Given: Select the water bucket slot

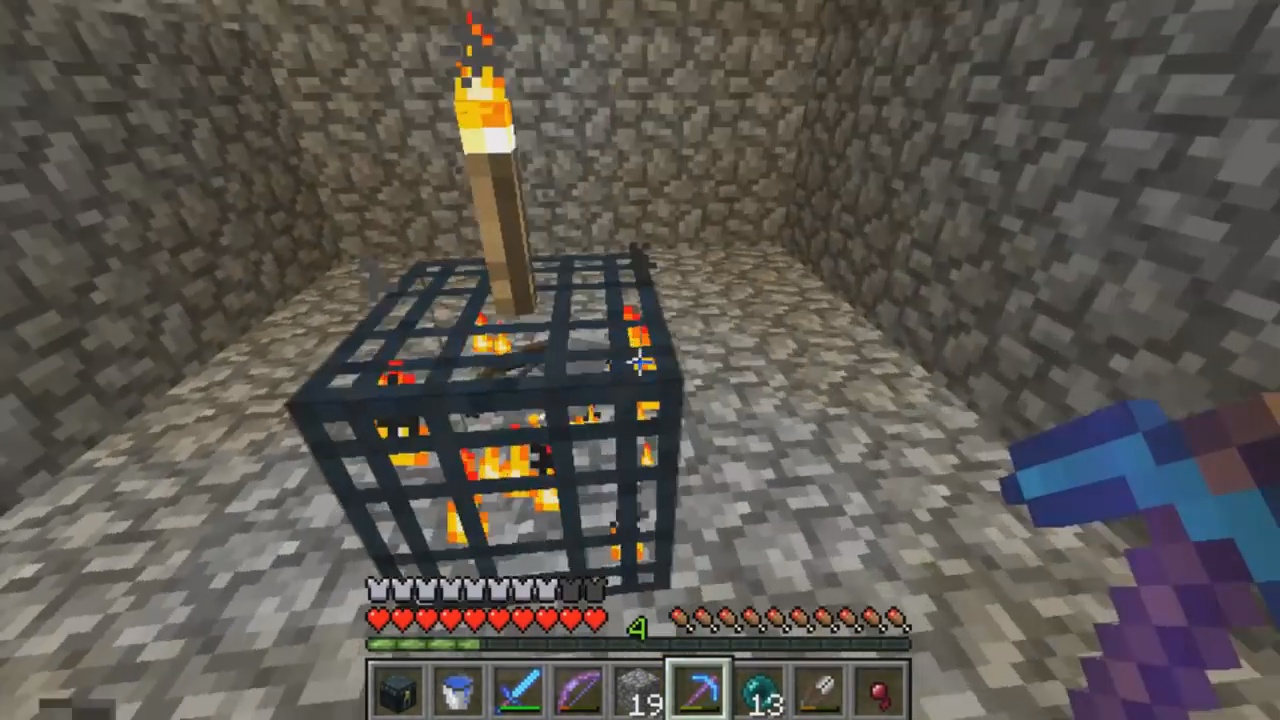Looking at the screenshot, I should pos(458,691).
